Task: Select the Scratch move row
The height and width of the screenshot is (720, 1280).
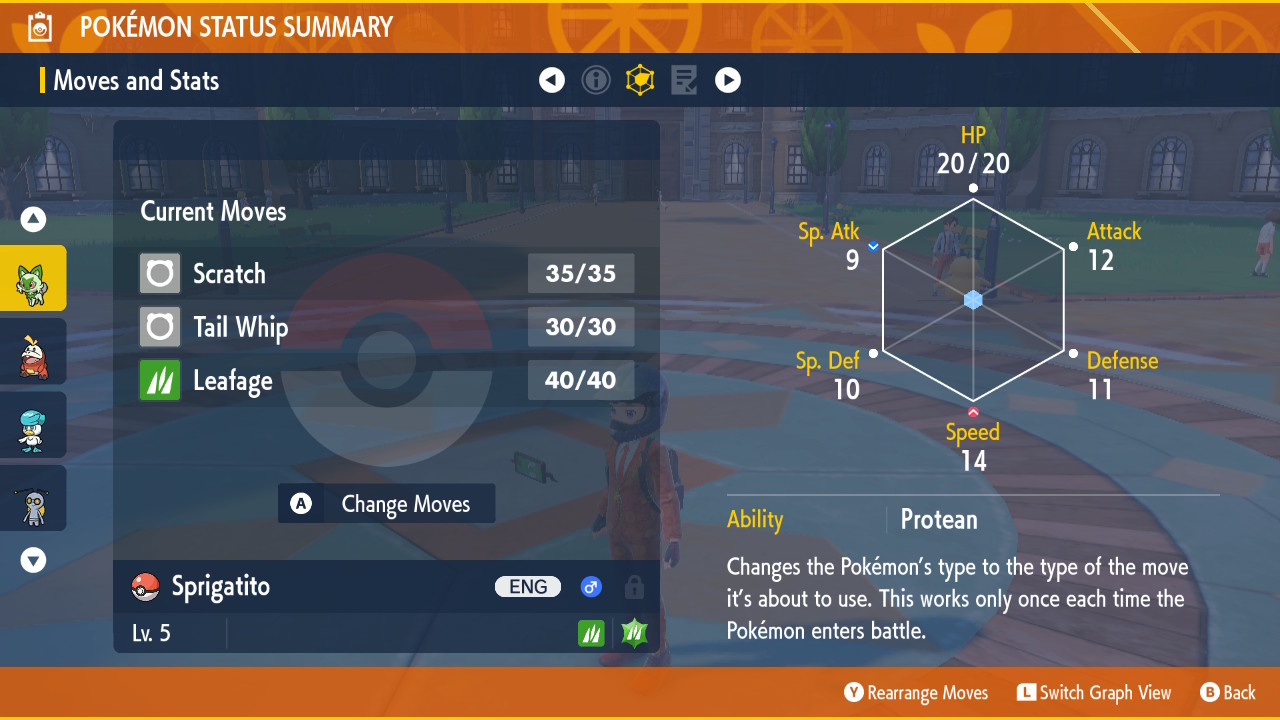Action: coord(386,274)
